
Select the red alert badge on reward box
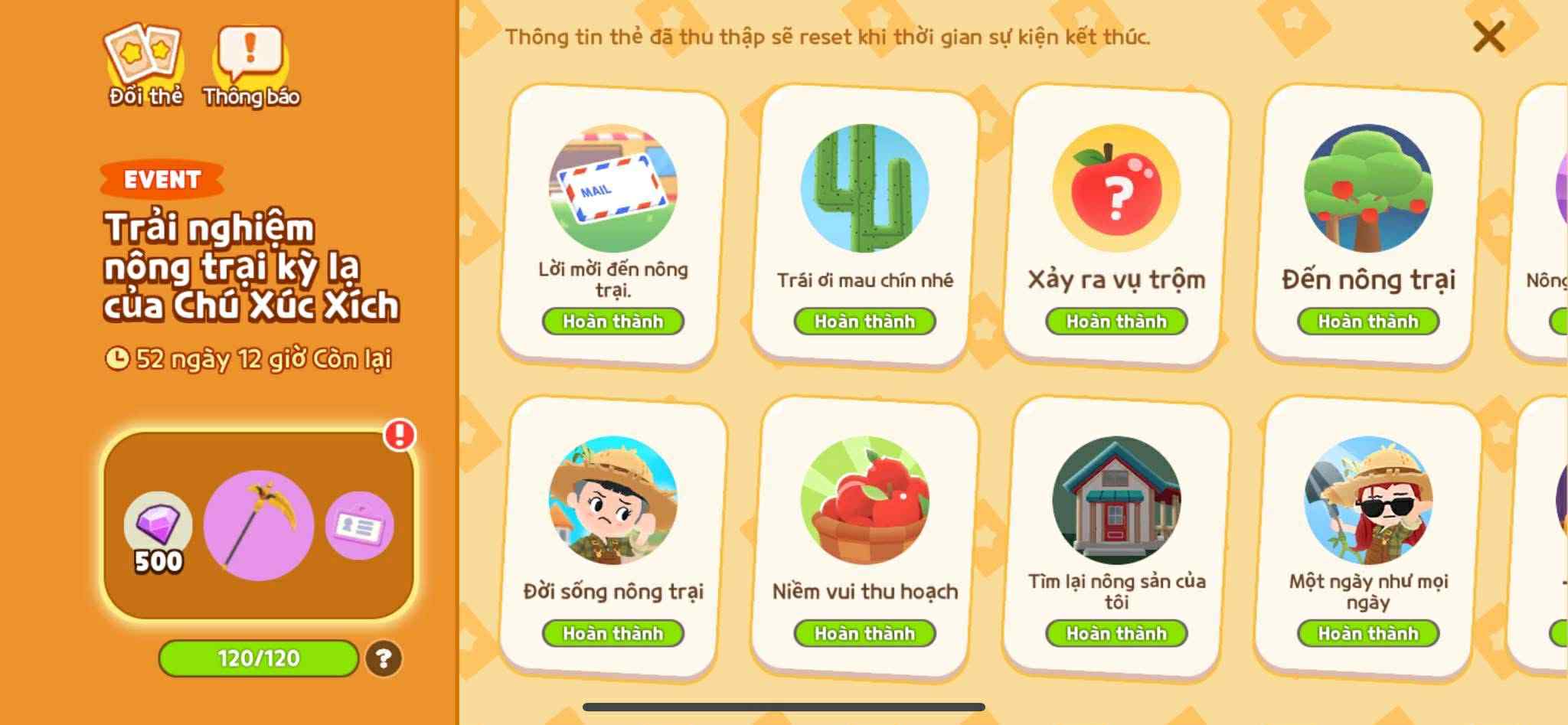(397, 433)
